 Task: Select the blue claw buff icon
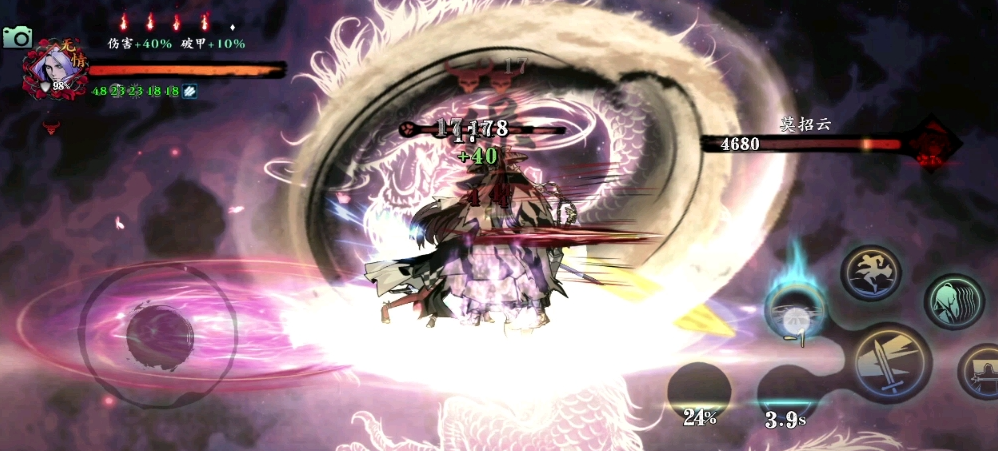(x=189, y=91)
